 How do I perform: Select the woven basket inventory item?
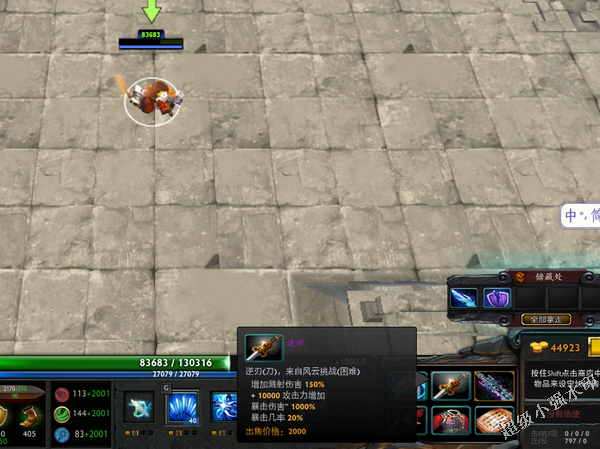tap(493, 421)
